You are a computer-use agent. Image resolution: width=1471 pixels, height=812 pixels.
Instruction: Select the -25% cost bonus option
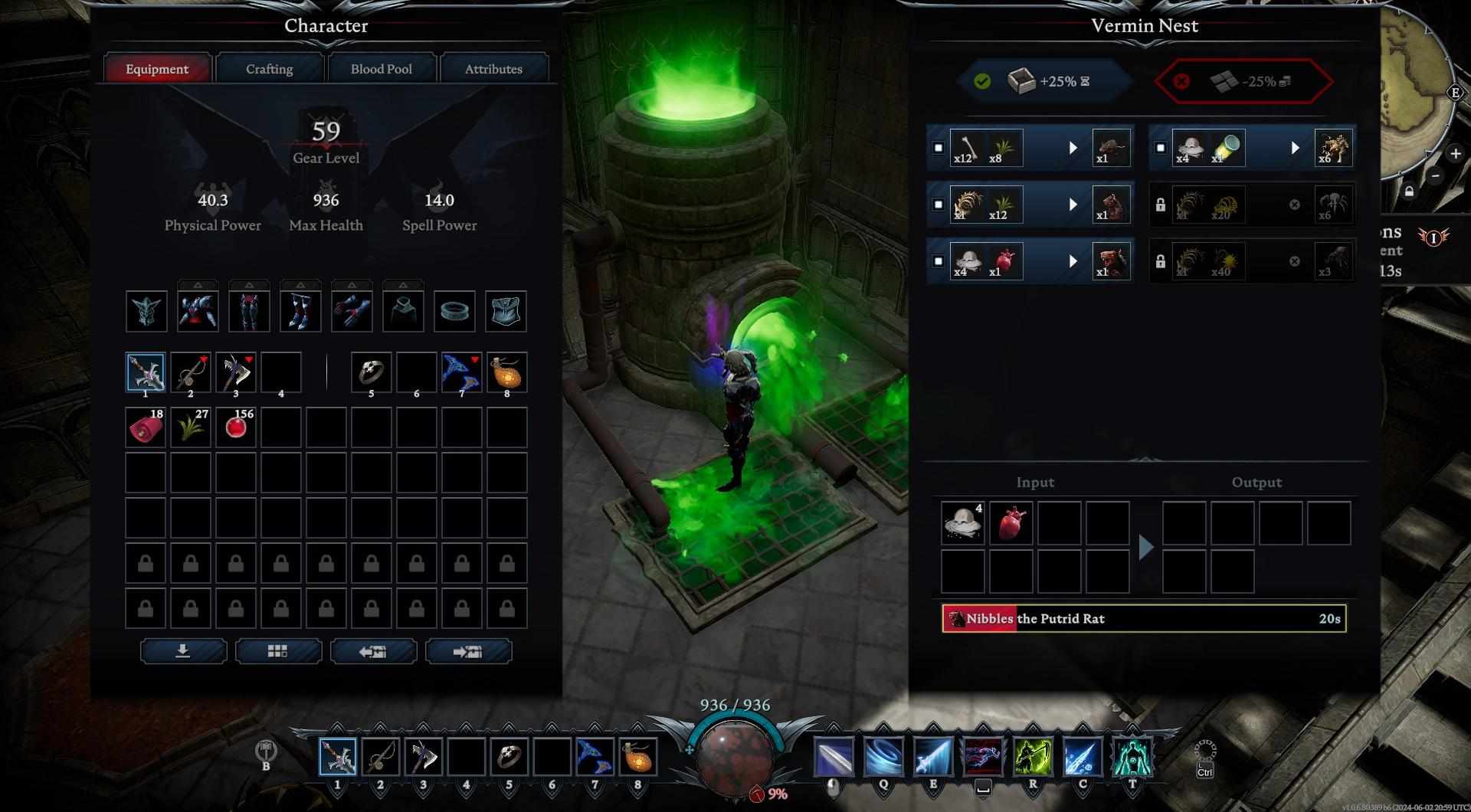[x=1243, y=81]
